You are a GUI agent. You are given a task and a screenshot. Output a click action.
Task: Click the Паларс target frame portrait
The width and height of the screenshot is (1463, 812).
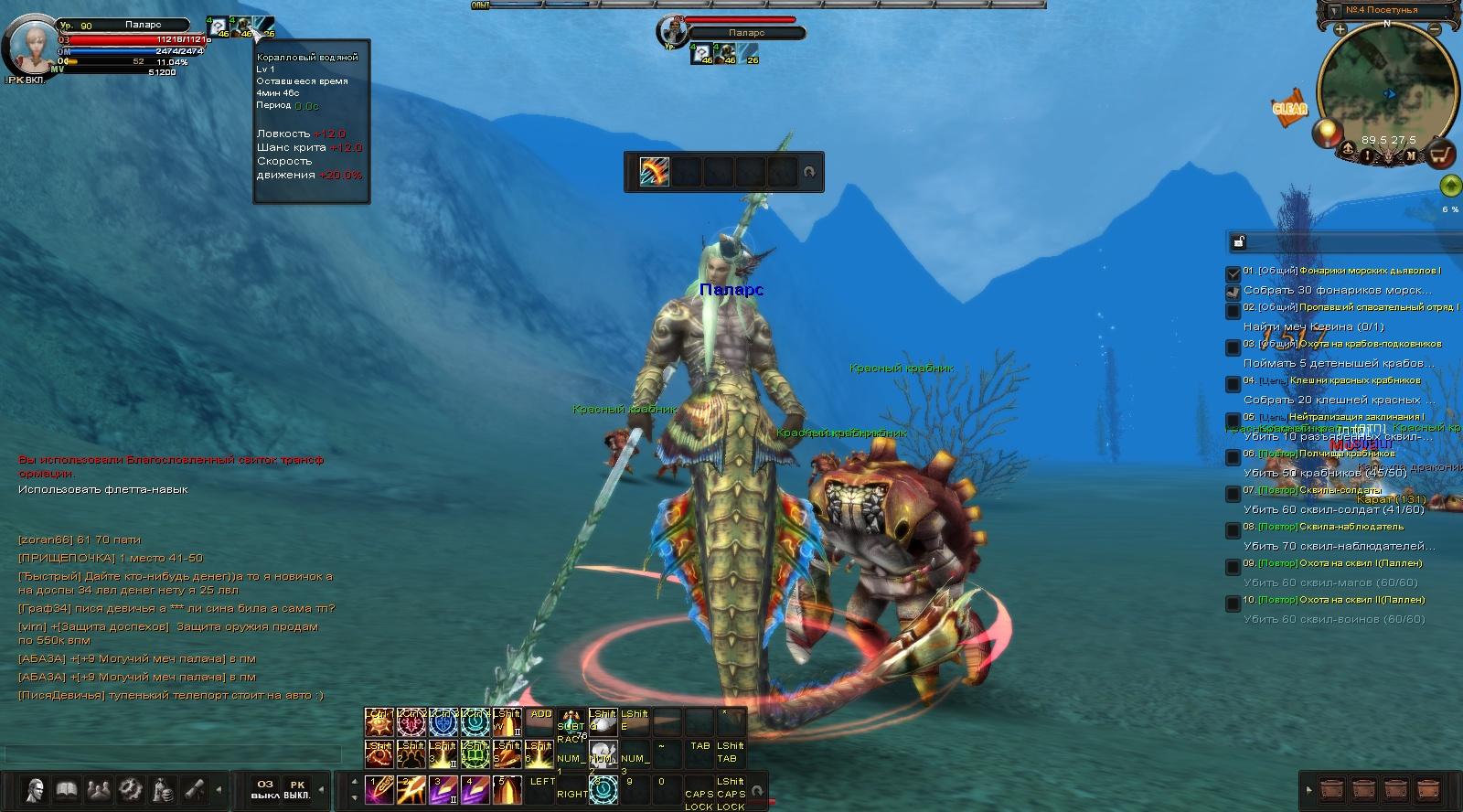[671, 32]
